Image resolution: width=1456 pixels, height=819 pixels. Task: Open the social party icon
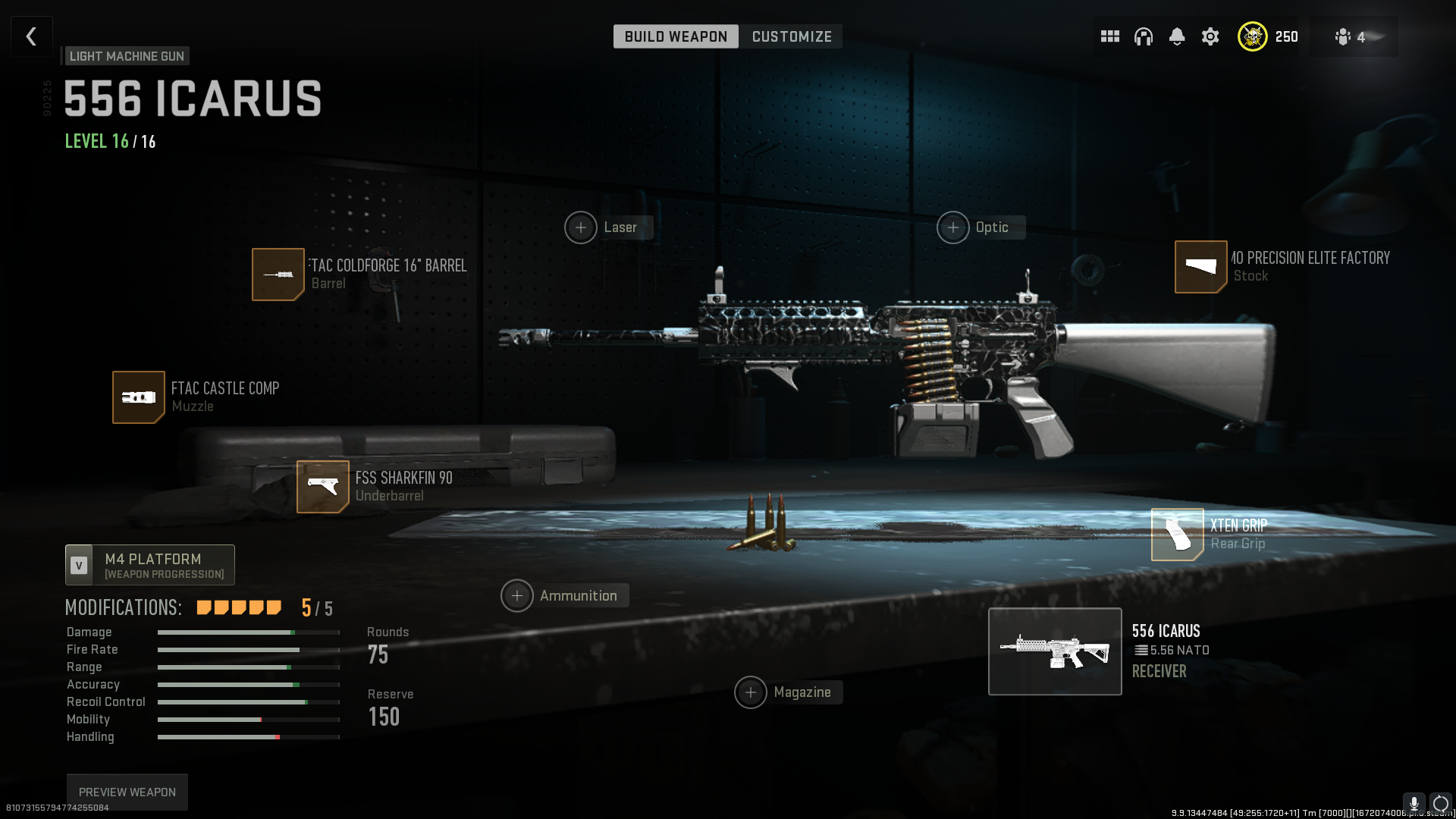click(x=1344, y=36)
